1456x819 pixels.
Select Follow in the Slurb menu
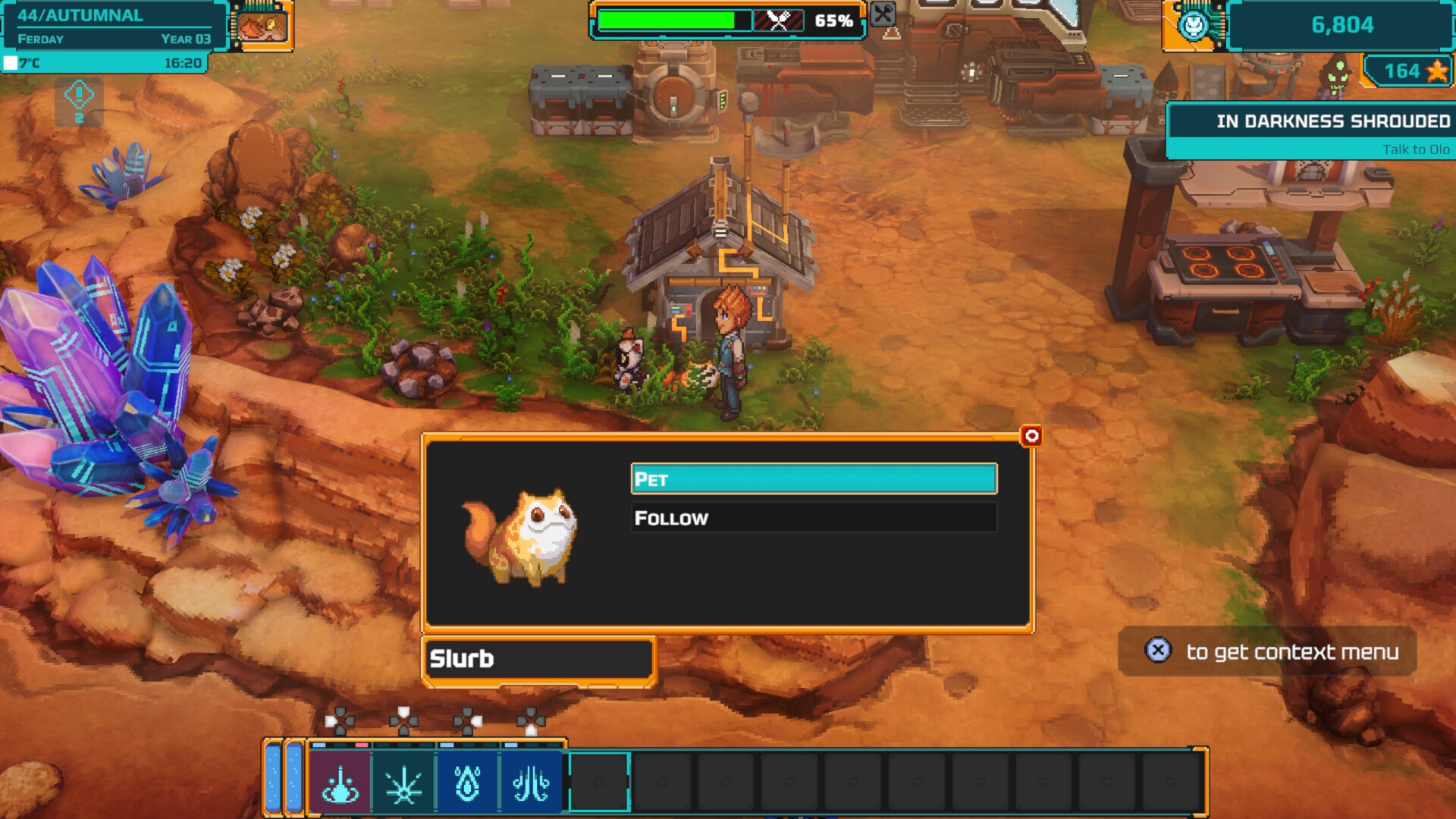pos(814,518)
